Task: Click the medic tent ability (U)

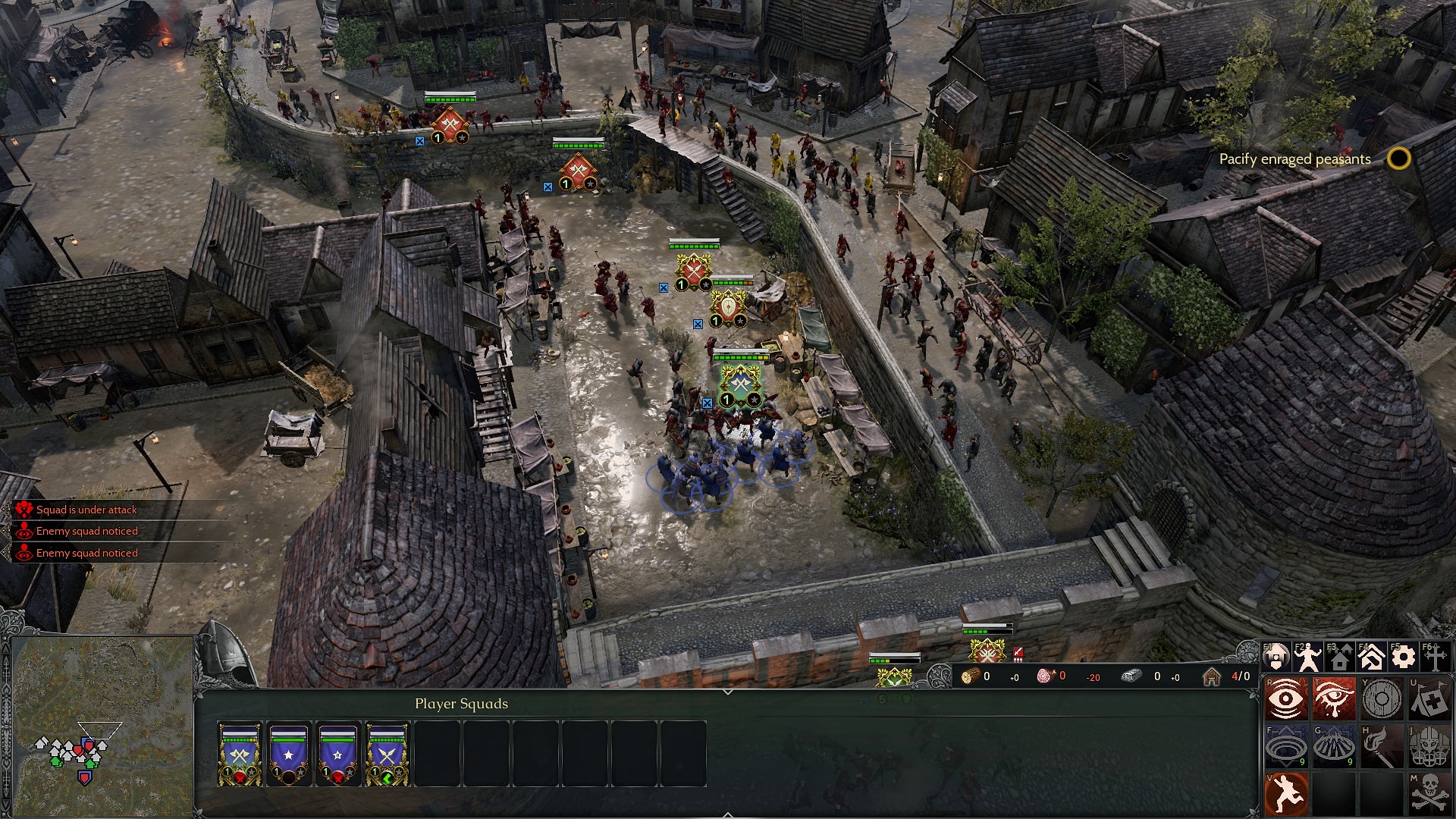Action: click(1429, 698)
